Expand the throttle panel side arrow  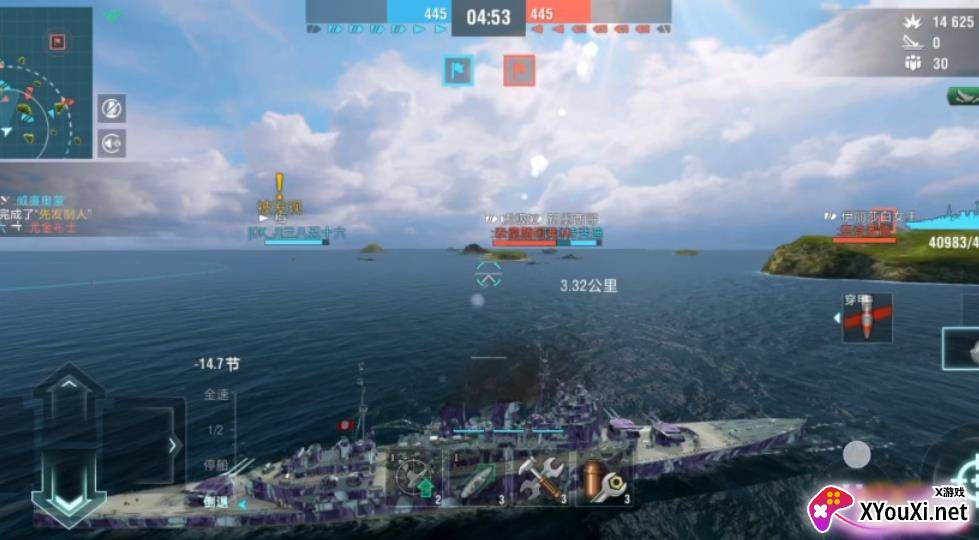point(174,445)
